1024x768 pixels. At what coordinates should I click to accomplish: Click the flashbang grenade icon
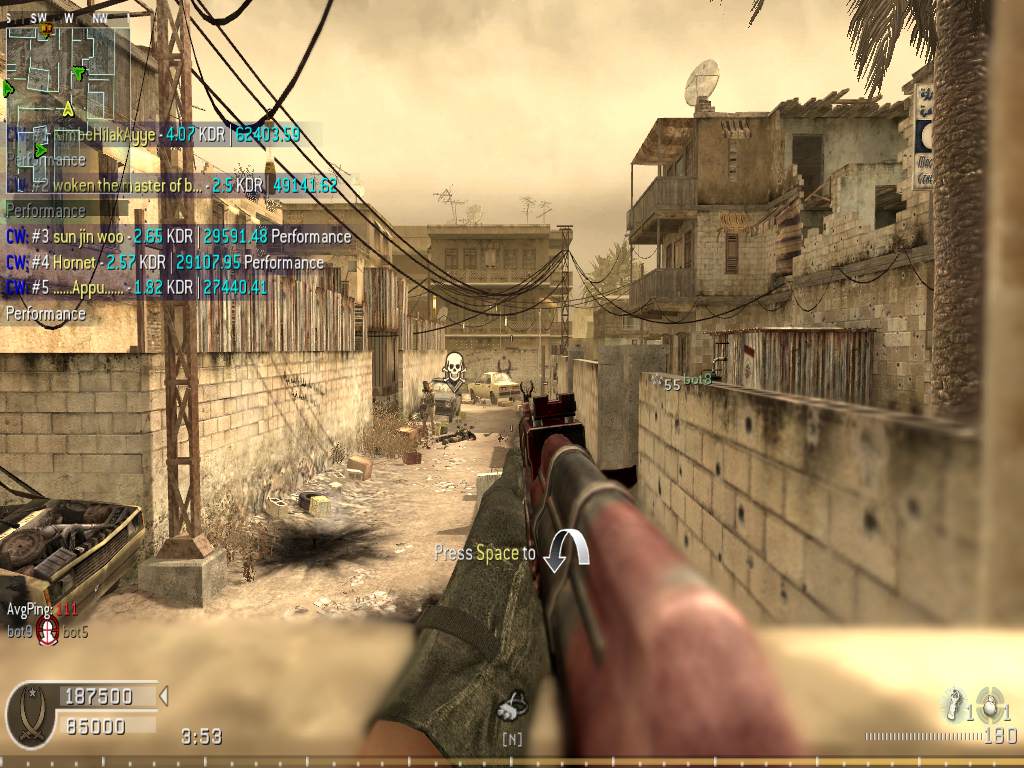[953, 705]
